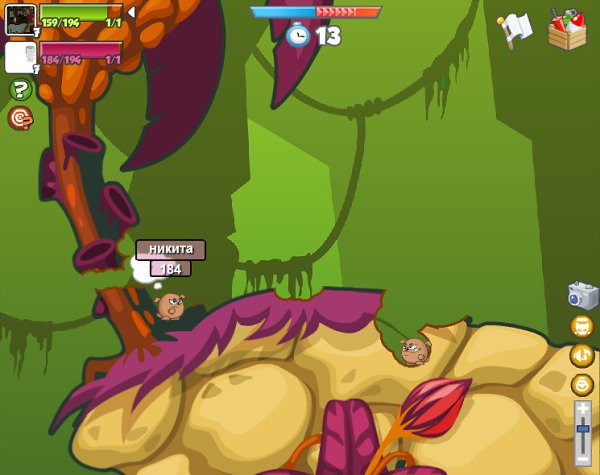Click the blue zoom slider handle
Screen dimensions: 600x475
pos(583,428)
